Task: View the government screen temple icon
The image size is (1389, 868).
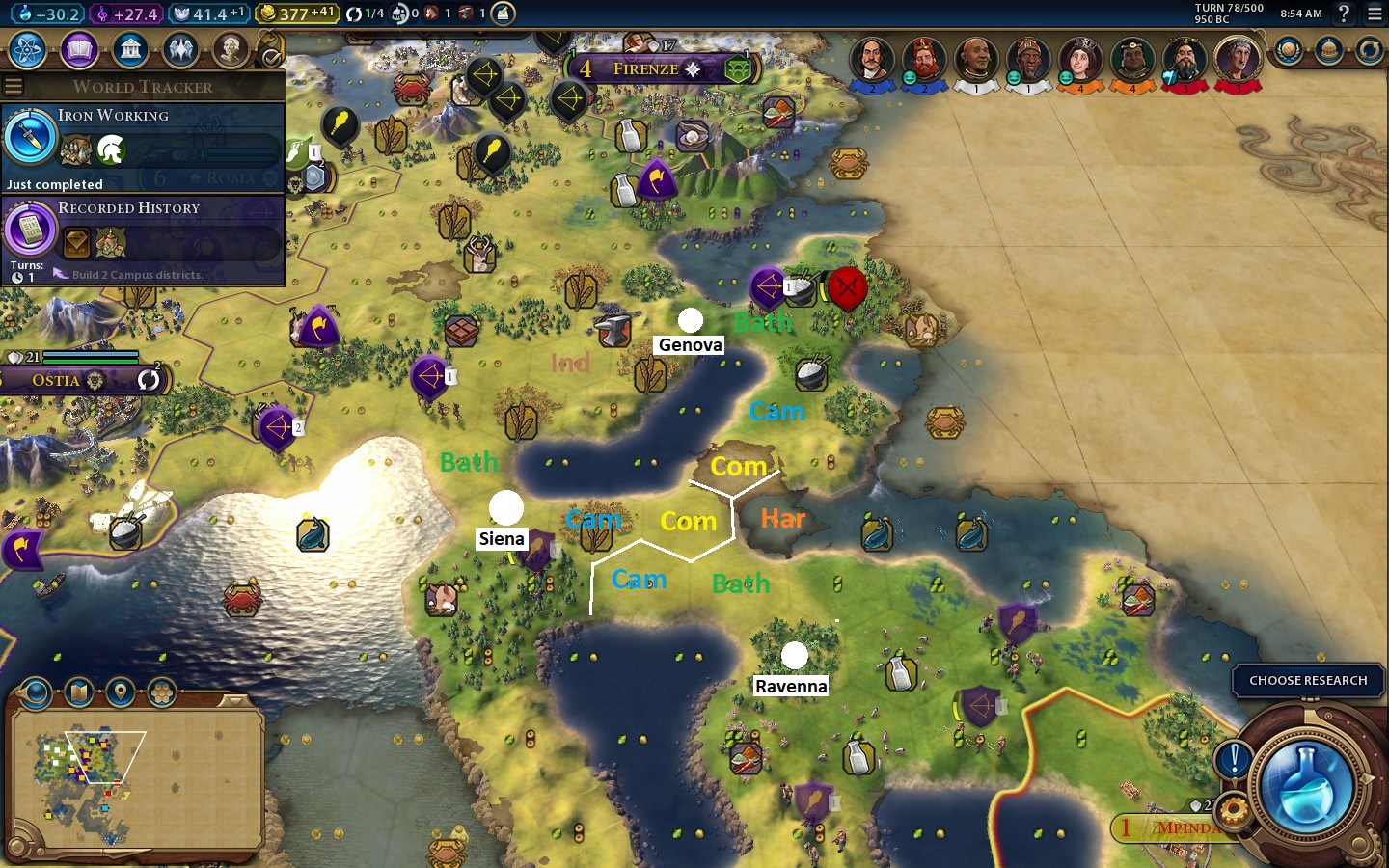Action: (x=130, y=49)
